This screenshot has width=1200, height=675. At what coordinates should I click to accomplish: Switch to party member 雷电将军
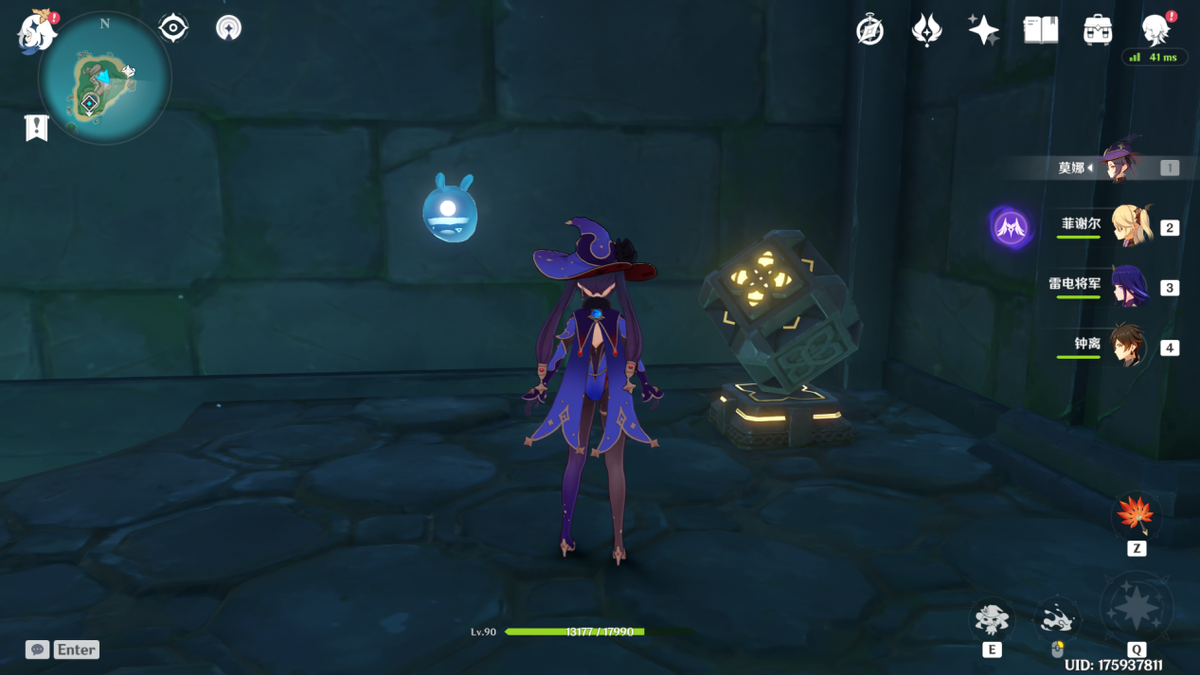click(x=1130, y=286)
